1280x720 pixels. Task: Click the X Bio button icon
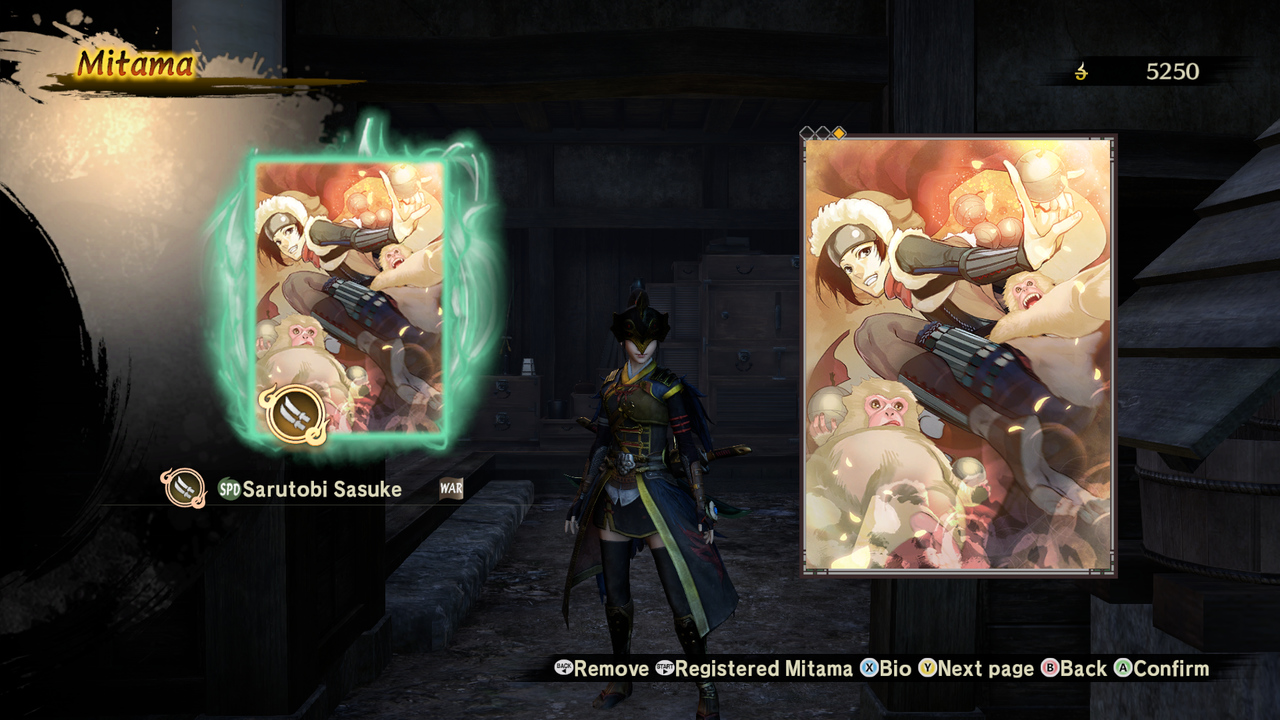point(869,668)
